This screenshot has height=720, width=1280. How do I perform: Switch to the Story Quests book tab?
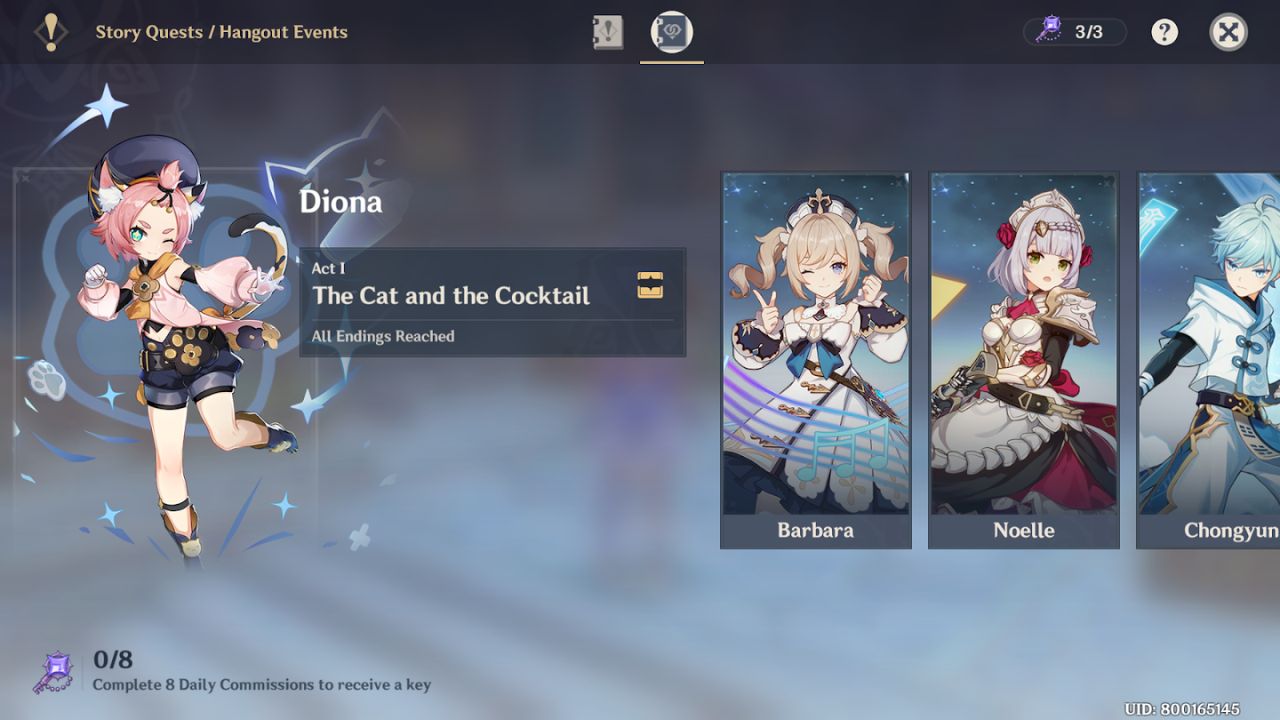608,32
